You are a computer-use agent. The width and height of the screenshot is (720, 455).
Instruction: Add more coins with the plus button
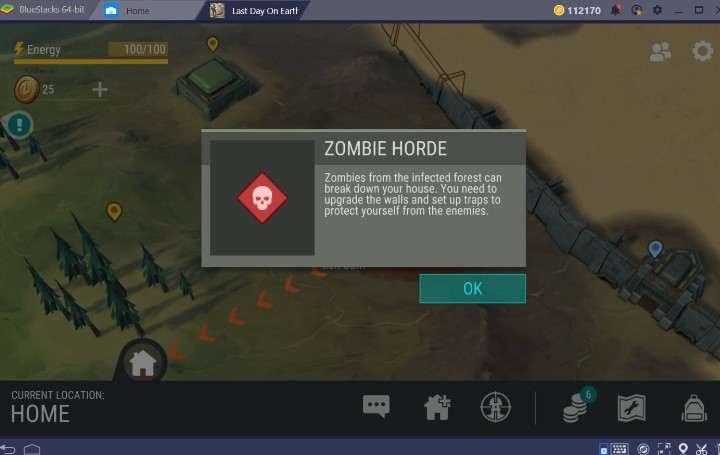coord(100,90)
